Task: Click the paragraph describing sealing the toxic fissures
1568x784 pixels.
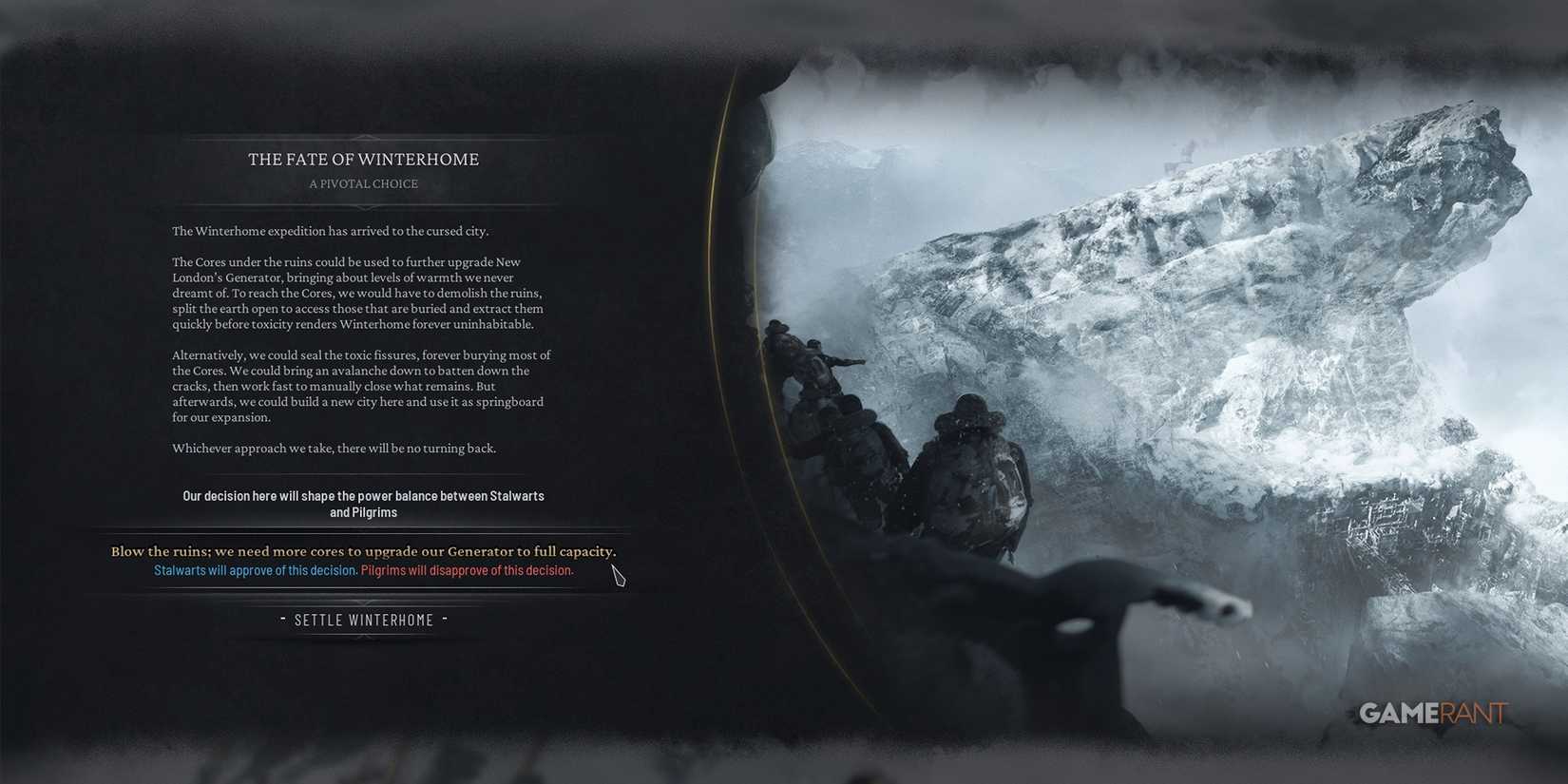Action: click(361, 385)
